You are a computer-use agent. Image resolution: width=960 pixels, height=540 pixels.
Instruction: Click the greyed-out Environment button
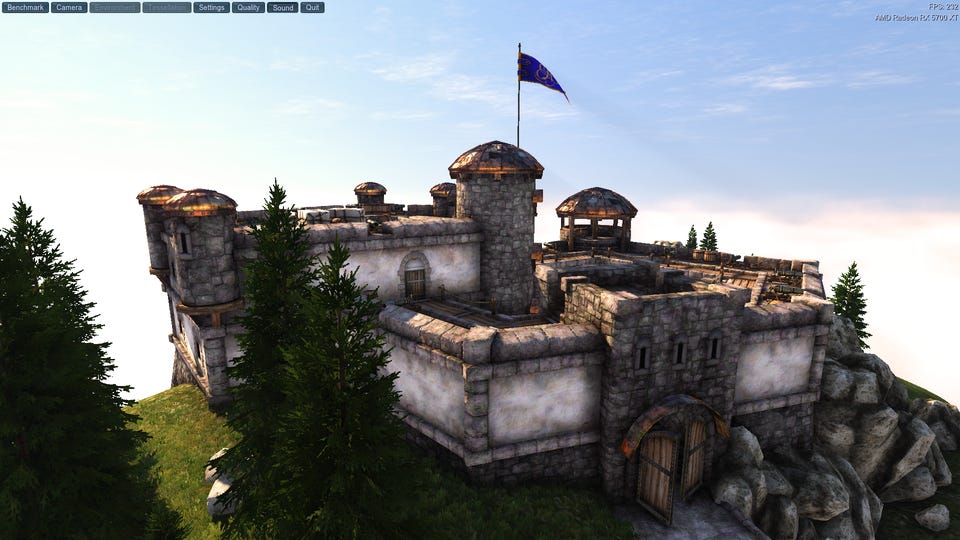pyautogui.click(x=115, y=7)
